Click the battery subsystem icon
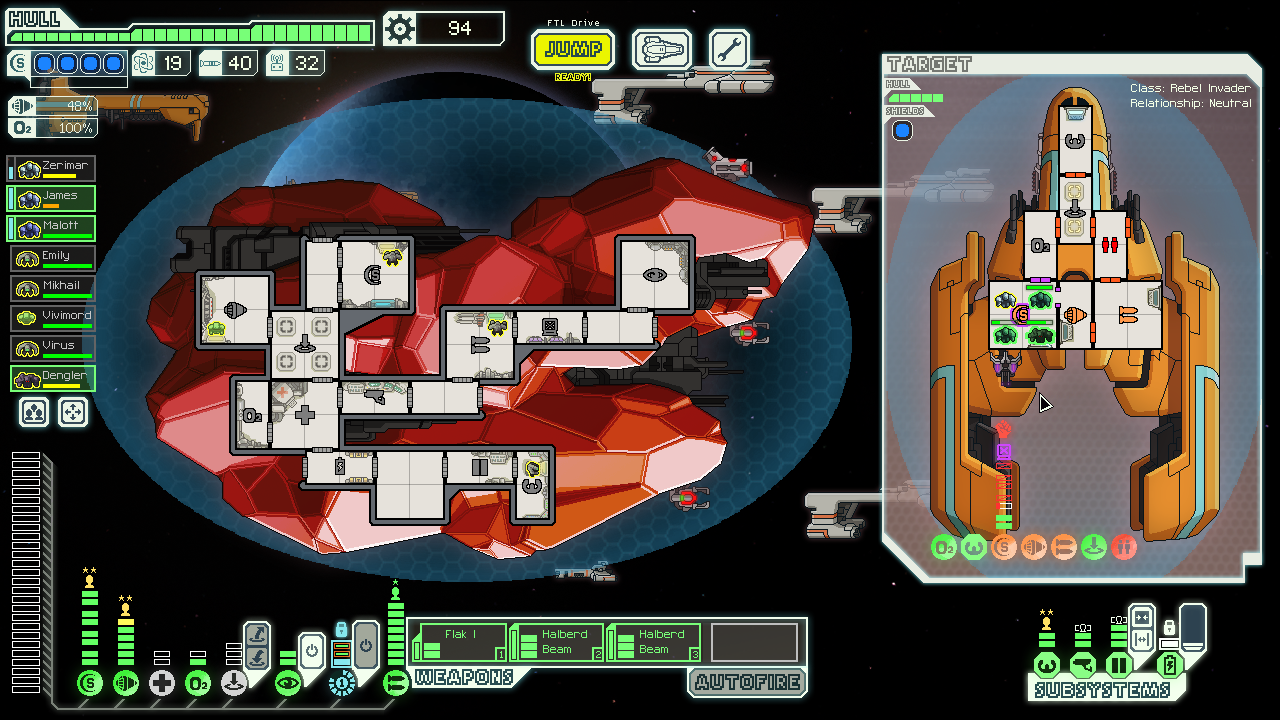 [1169, 665]
